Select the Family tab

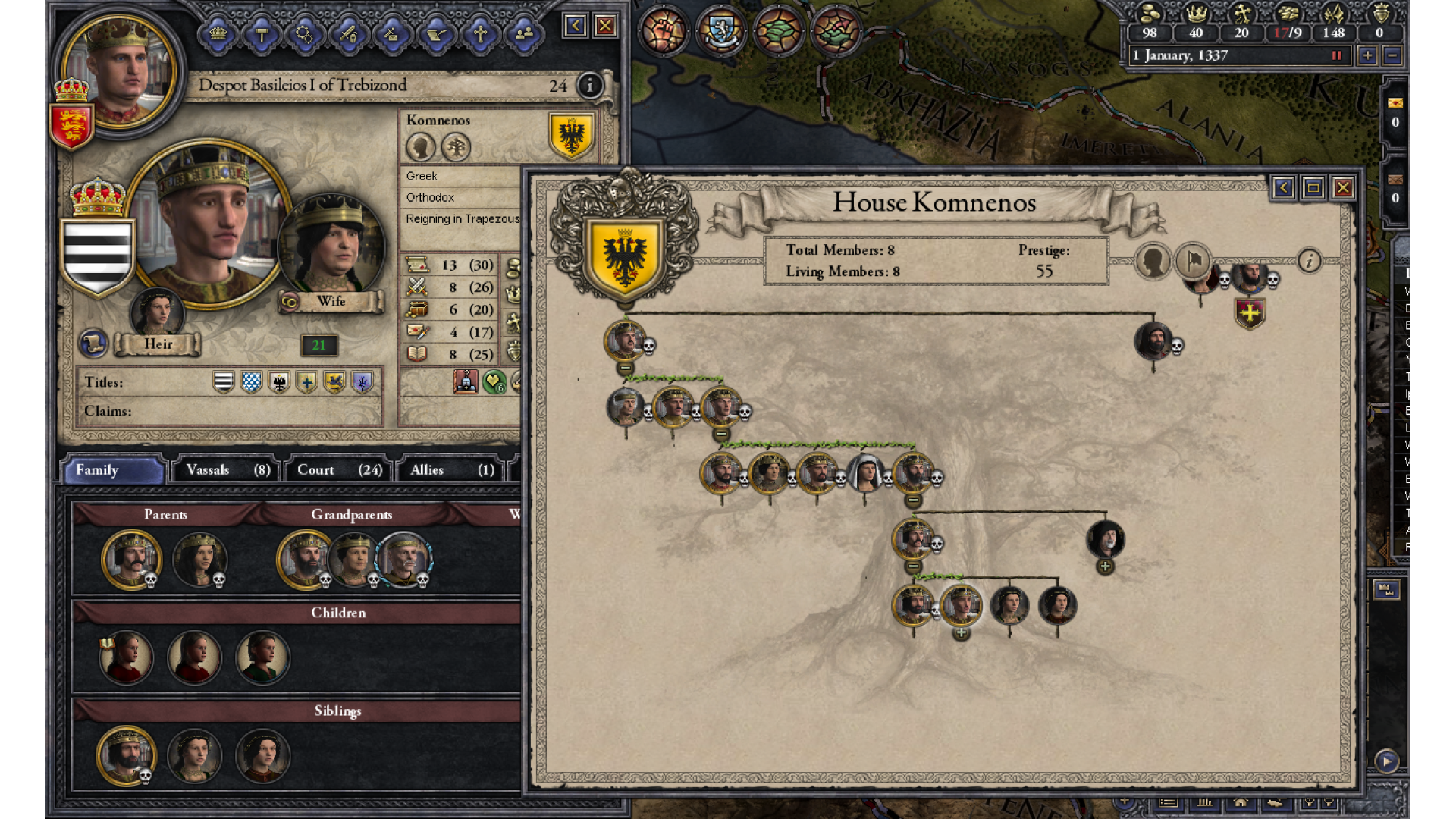tap(112, 470)
